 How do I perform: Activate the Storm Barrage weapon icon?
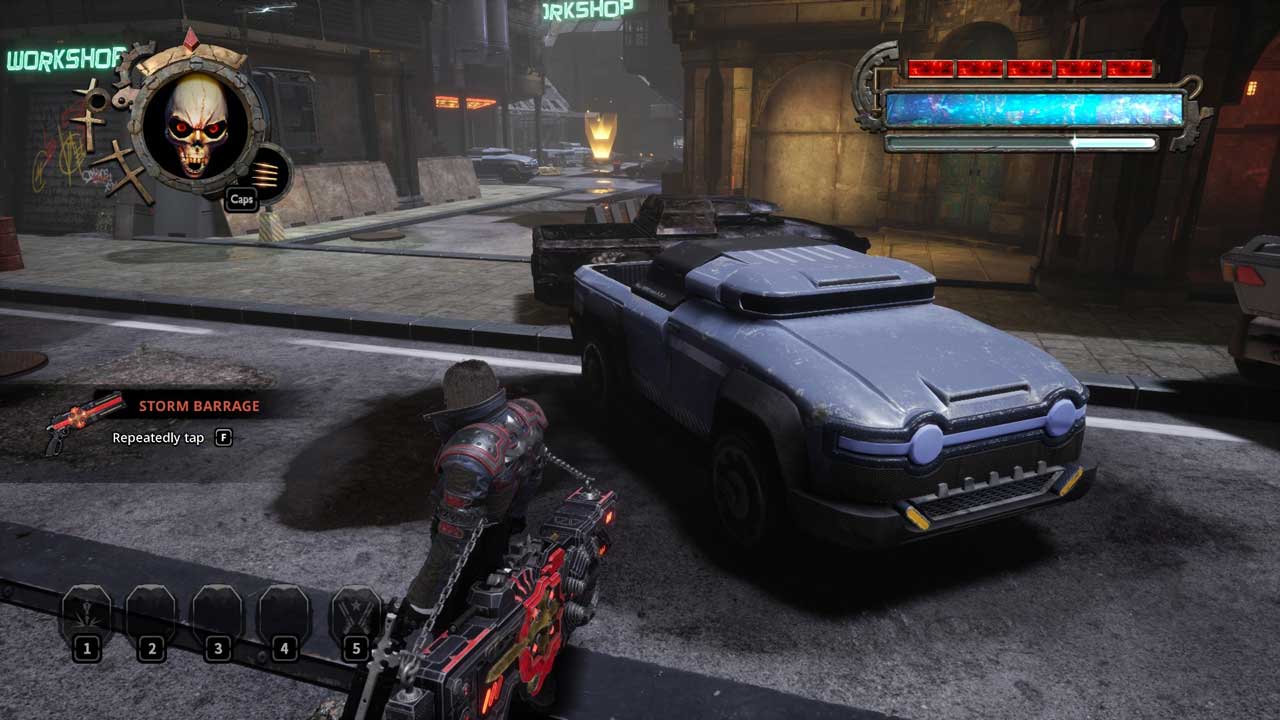coord(71,422)
